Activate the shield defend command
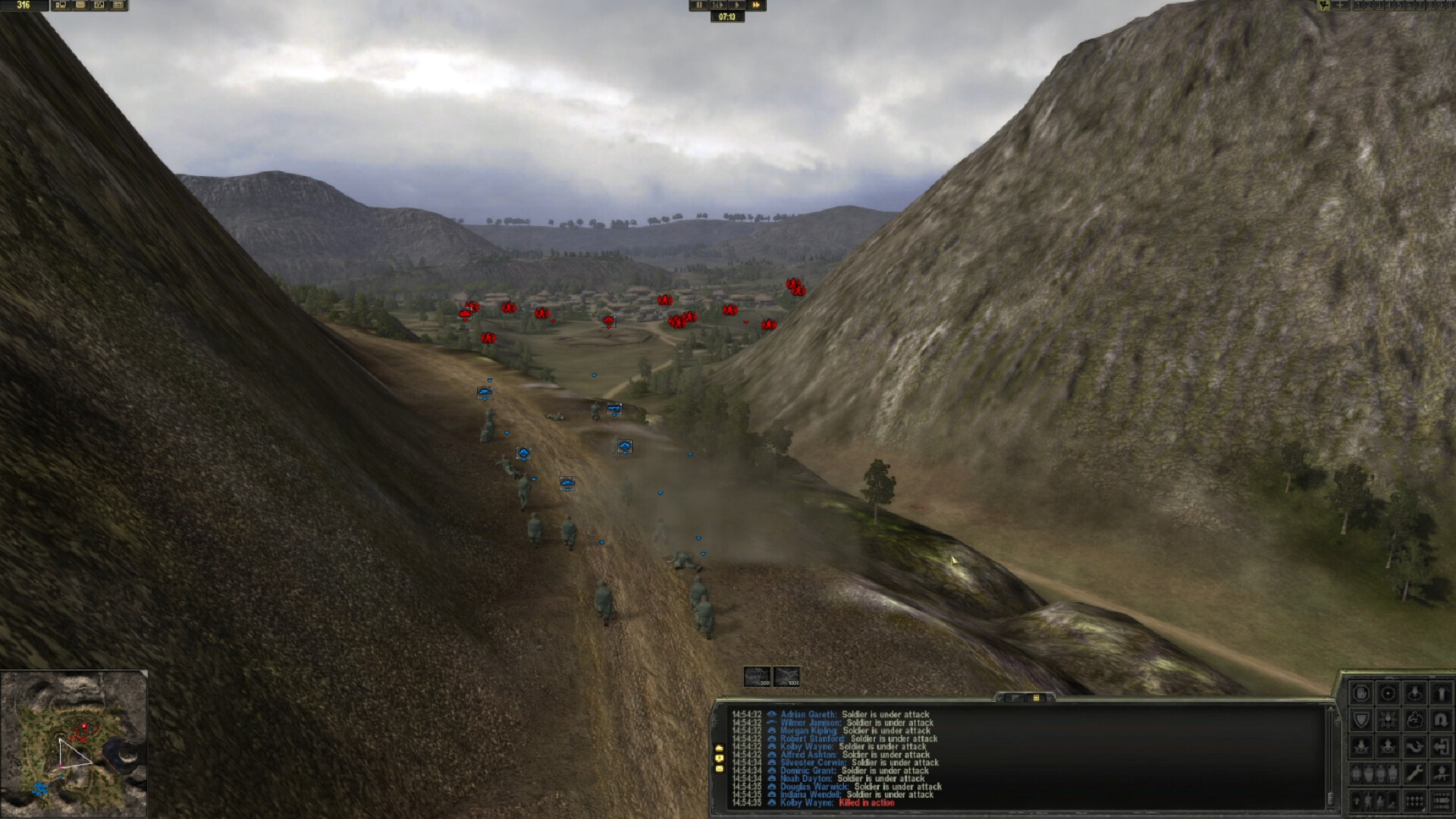 click(1362, 719)
